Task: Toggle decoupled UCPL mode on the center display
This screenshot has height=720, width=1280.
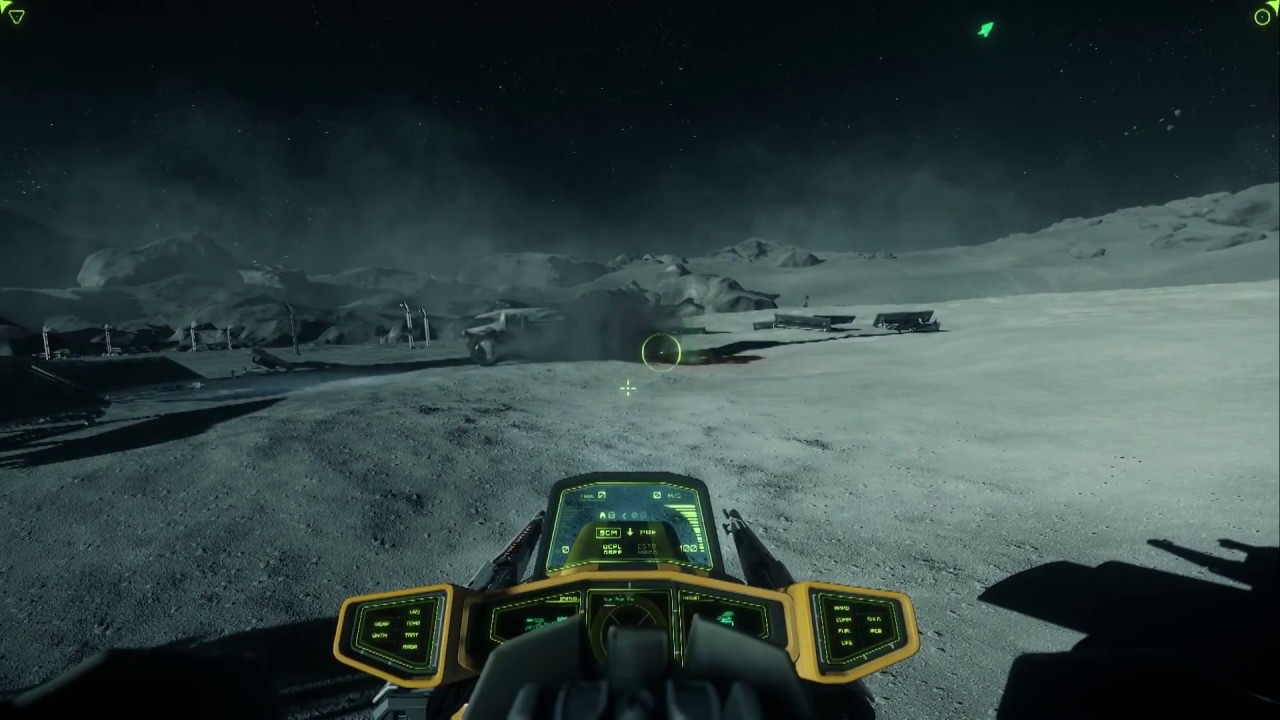Action: pyautogui.click(x=612, y=546)
